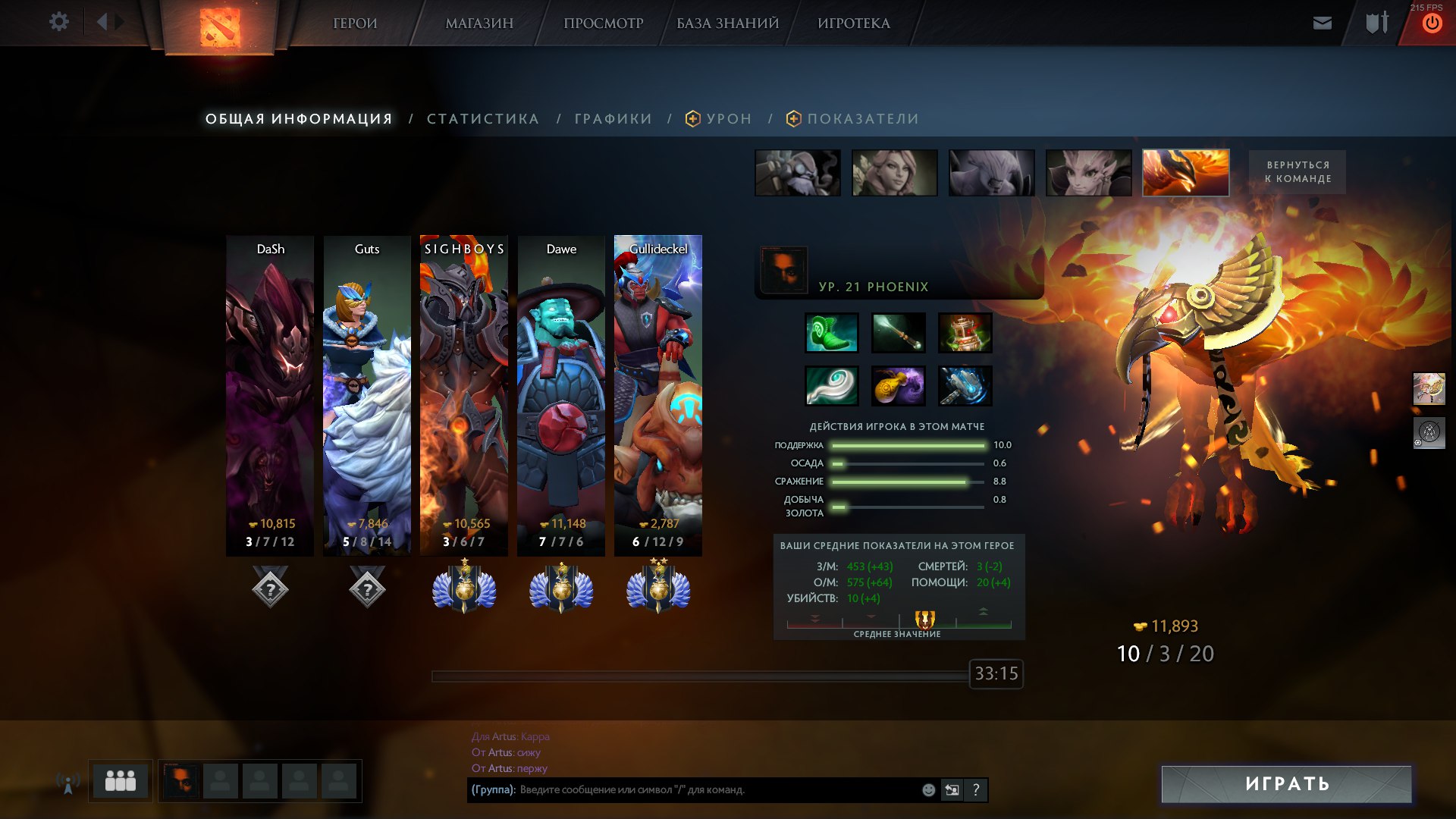Open БАЗА ЗНАНИЙ section
Viewport: 1456px width, 819px height.
pyautogui.click(x=727, y=24)
